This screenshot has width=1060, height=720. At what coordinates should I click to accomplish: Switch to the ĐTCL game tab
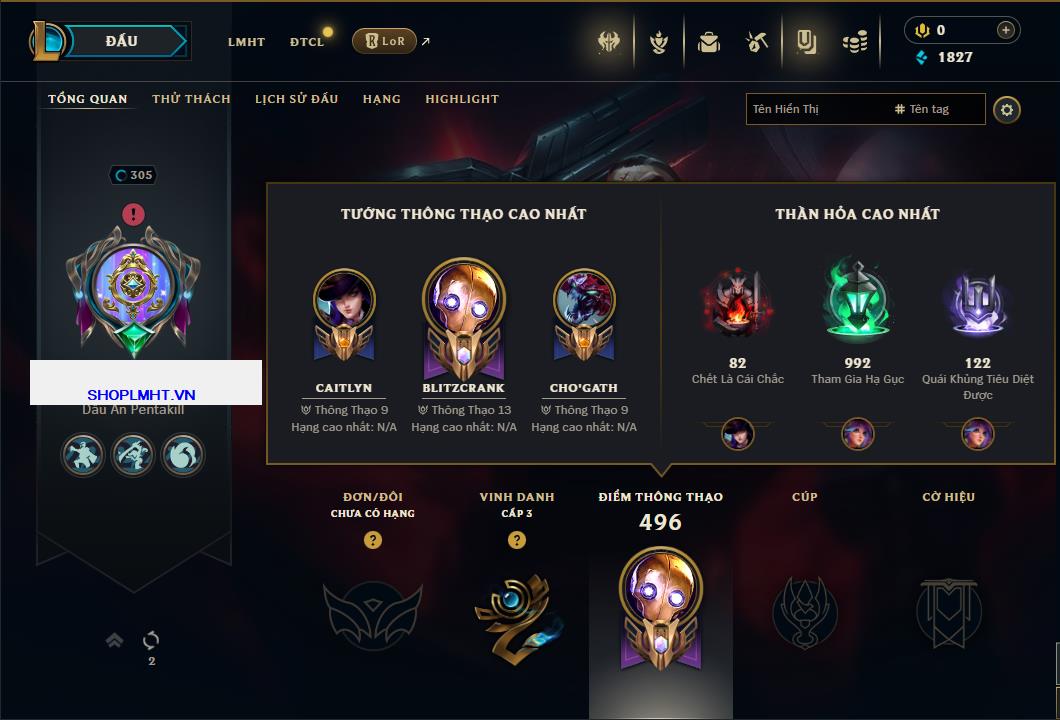click(x=307, y=42)
